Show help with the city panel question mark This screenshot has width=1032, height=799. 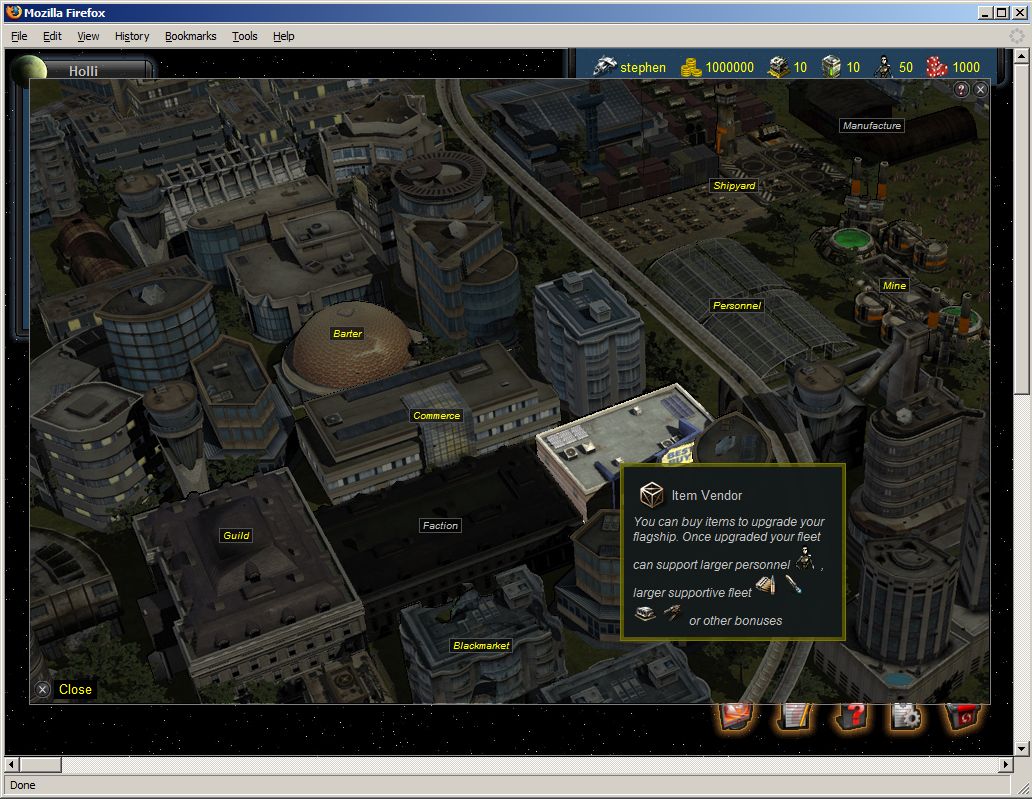click(962, 90)
